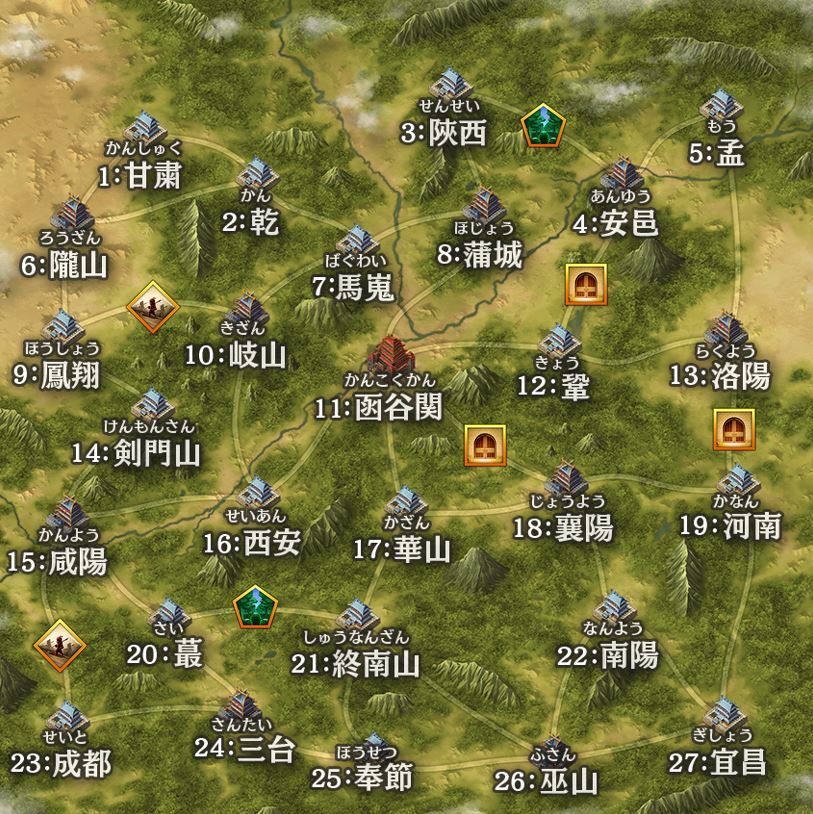The image size is (813, 814).
Task: Select city 18: 襄陽
Action: click(x=565, y=480)
